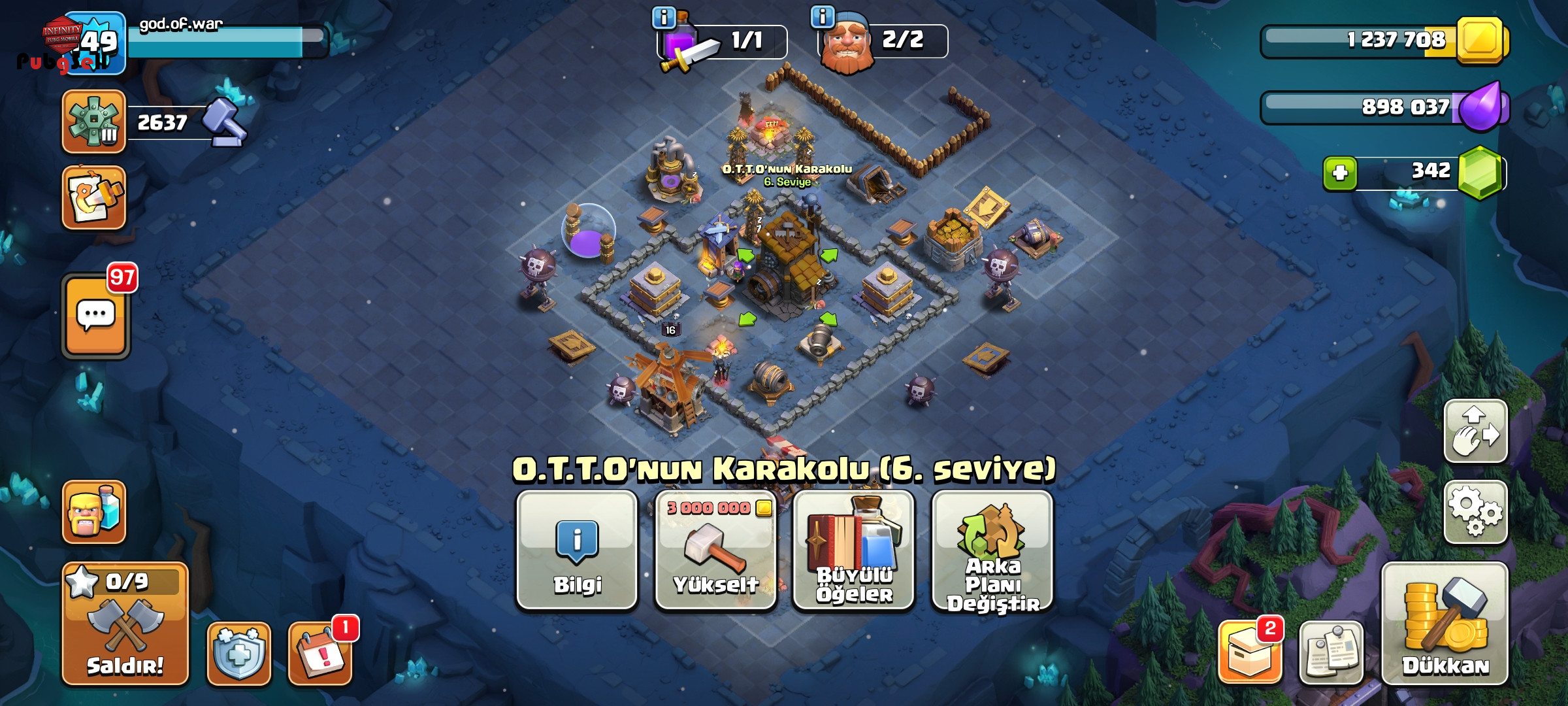This screenshot has width=1568, height=706.
Task: Open the calendar events icon
Action: 320,653
